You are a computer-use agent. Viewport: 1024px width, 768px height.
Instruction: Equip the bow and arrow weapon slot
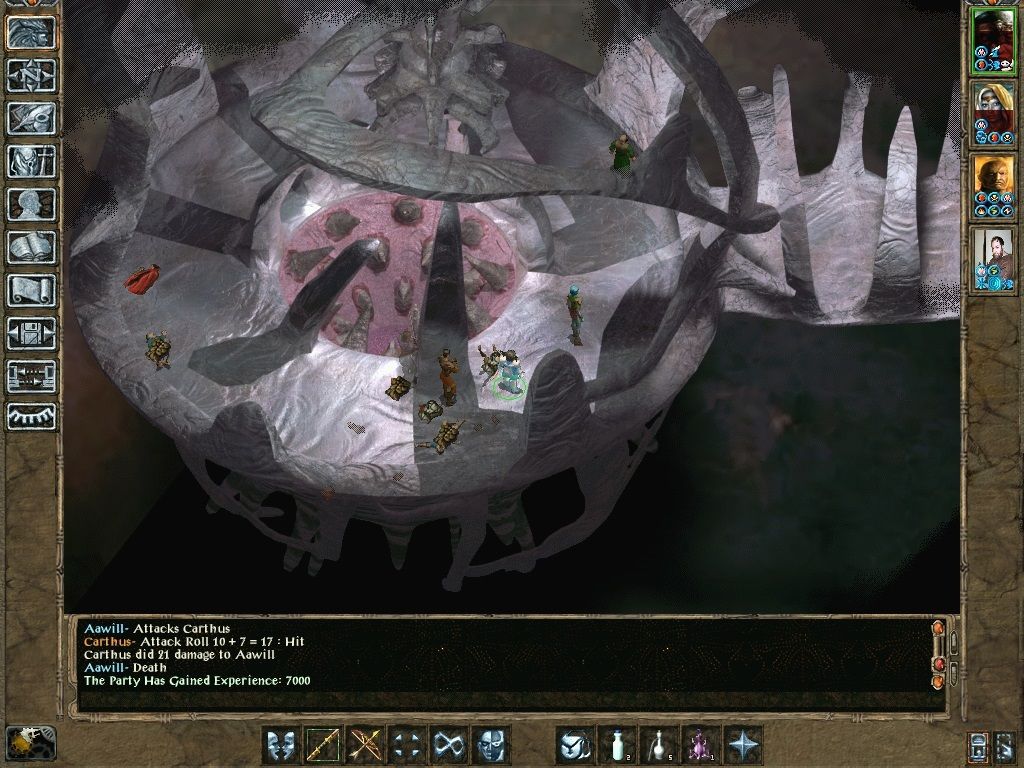point(365,745)
